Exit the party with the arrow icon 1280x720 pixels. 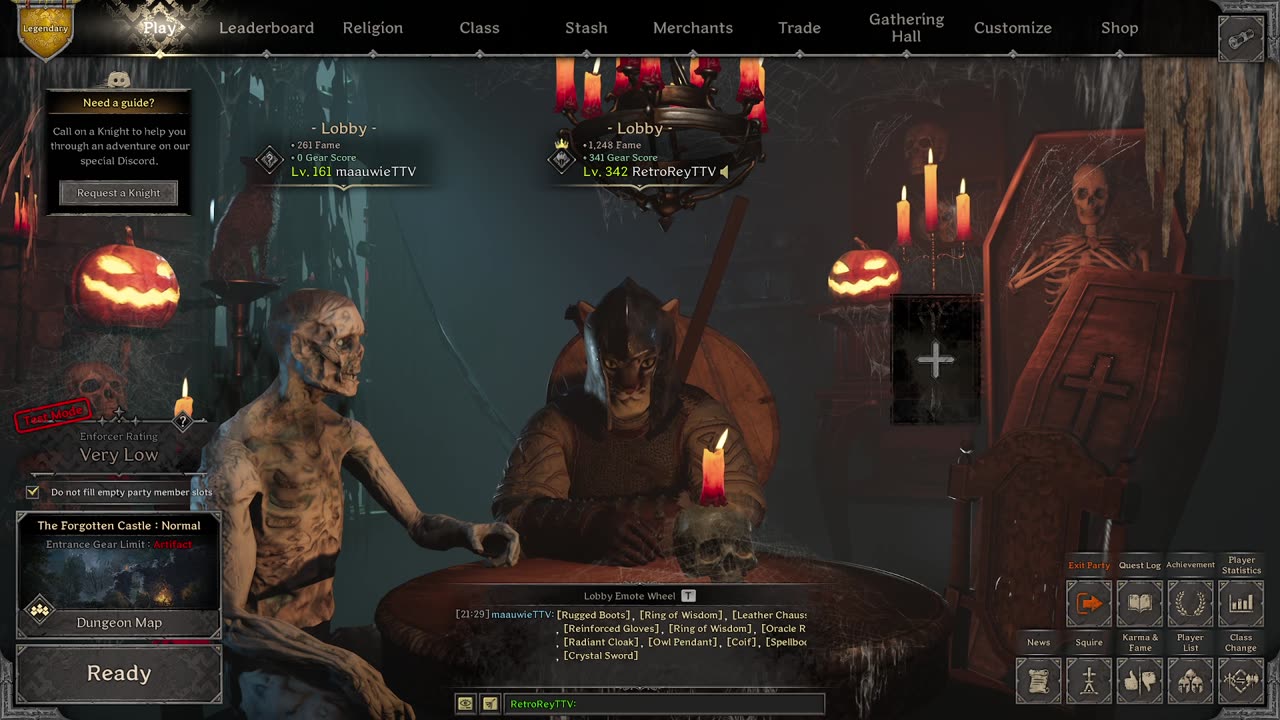click(x=1089, y=603)
